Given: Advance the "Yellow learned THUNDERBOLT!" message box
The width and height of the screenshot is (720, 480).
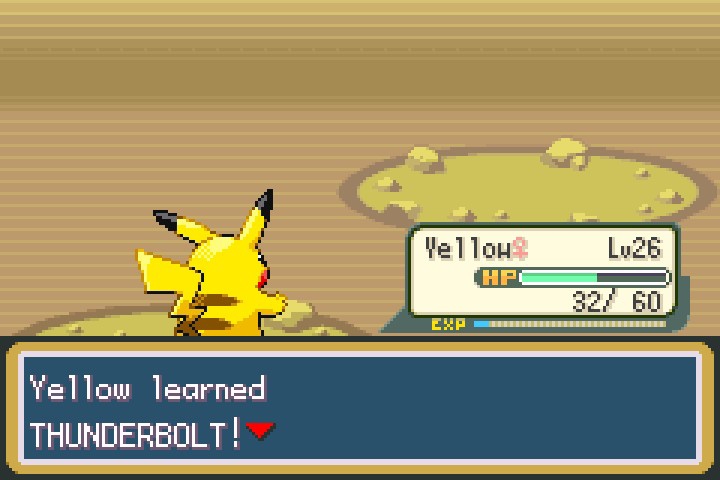Looking at the screenshot, I should click(360, 410).
